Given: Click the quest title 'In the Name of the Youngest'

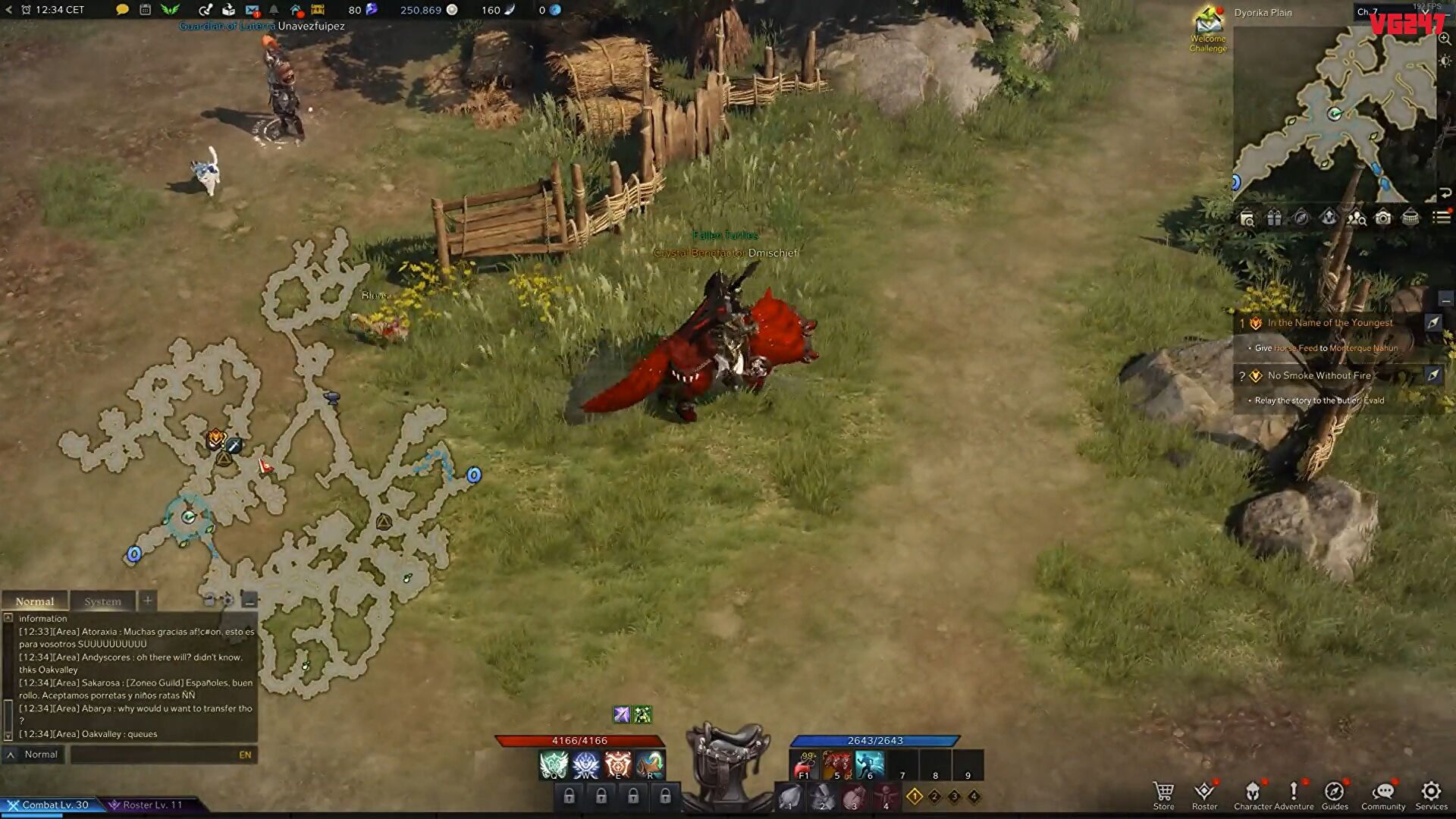Looking at the screenshot, I should [x=1329, y=322].
